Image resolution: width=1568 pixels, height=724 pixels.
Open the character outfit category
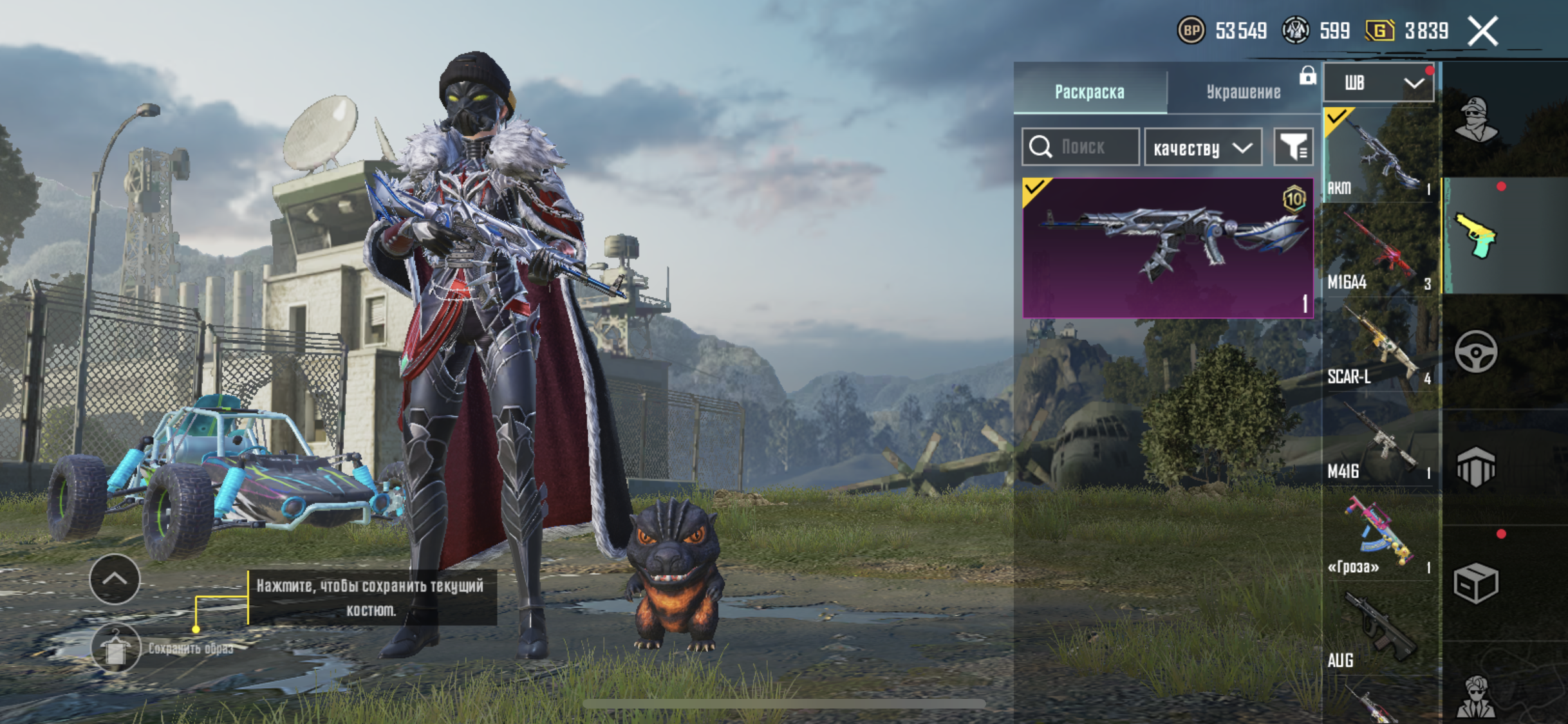click(x=1475, y=120)
